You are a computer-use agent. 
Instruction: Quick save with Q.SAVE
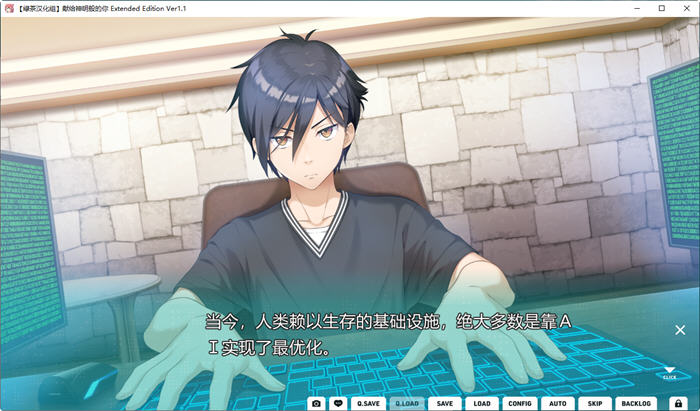(x=368, y=403)
